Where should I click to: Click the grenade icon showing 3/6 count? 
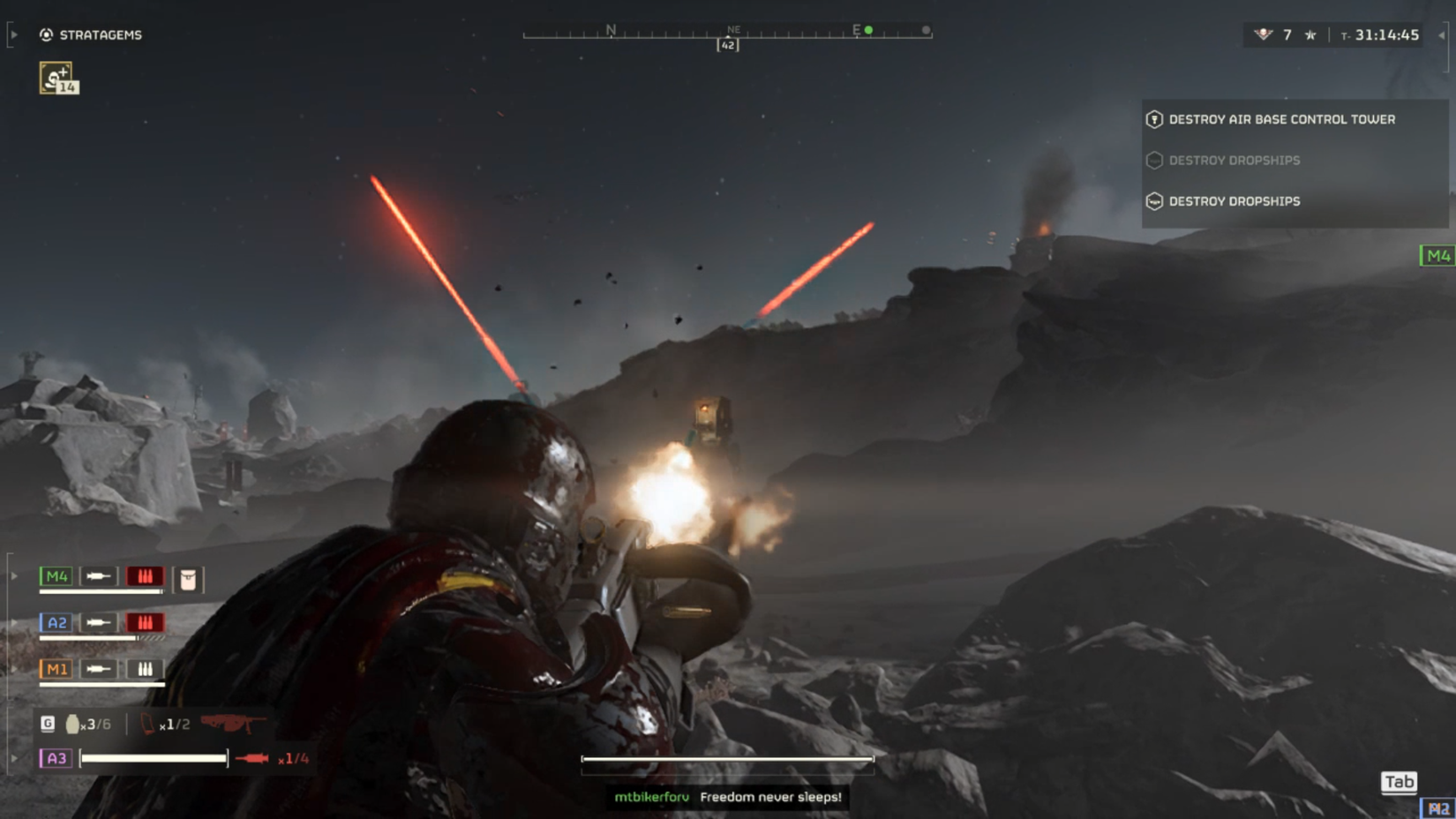[x=73, y=724]
